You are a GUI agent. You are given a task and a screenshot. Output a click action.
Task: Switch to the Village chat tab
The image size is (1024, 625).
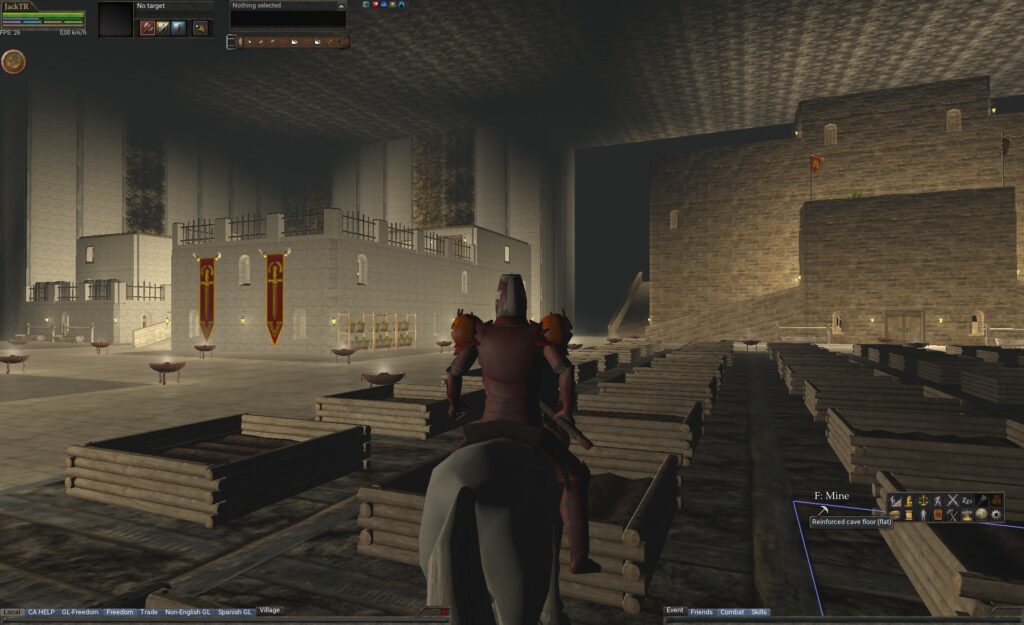(x=270, y=610)
